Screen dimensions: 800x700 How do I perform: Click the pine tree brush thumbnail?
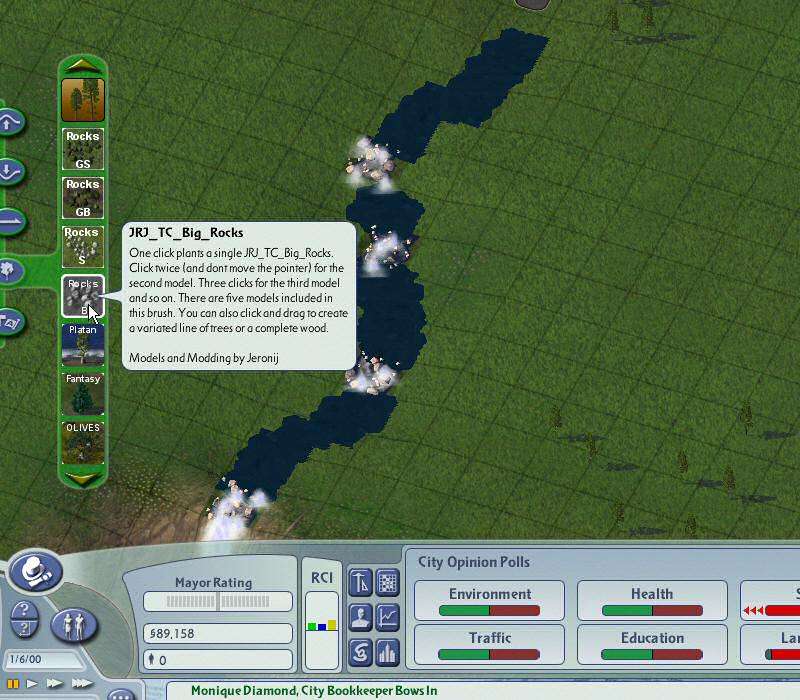pos(83,100)
